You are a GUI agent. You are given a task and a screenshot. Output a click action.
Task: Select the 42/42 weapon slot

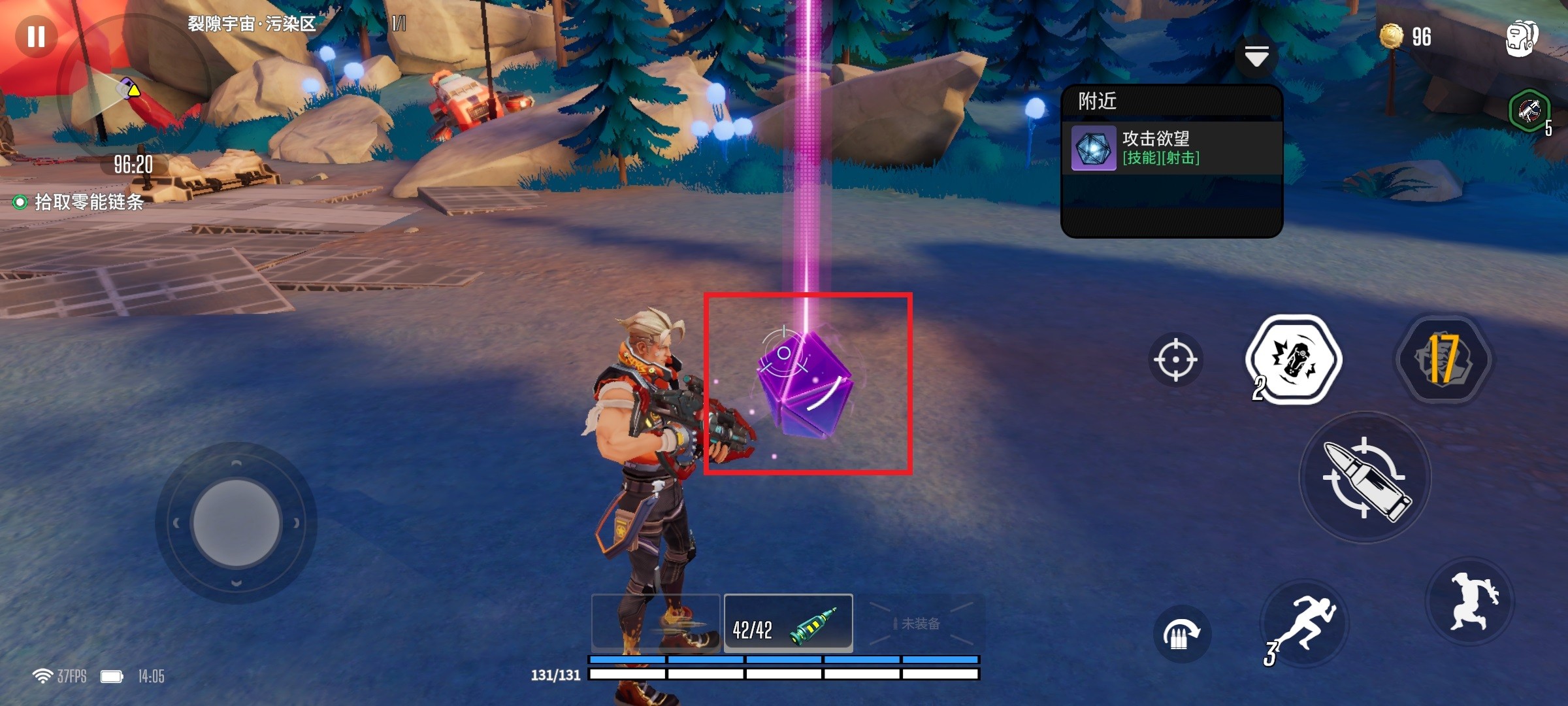tap(788, 624)
